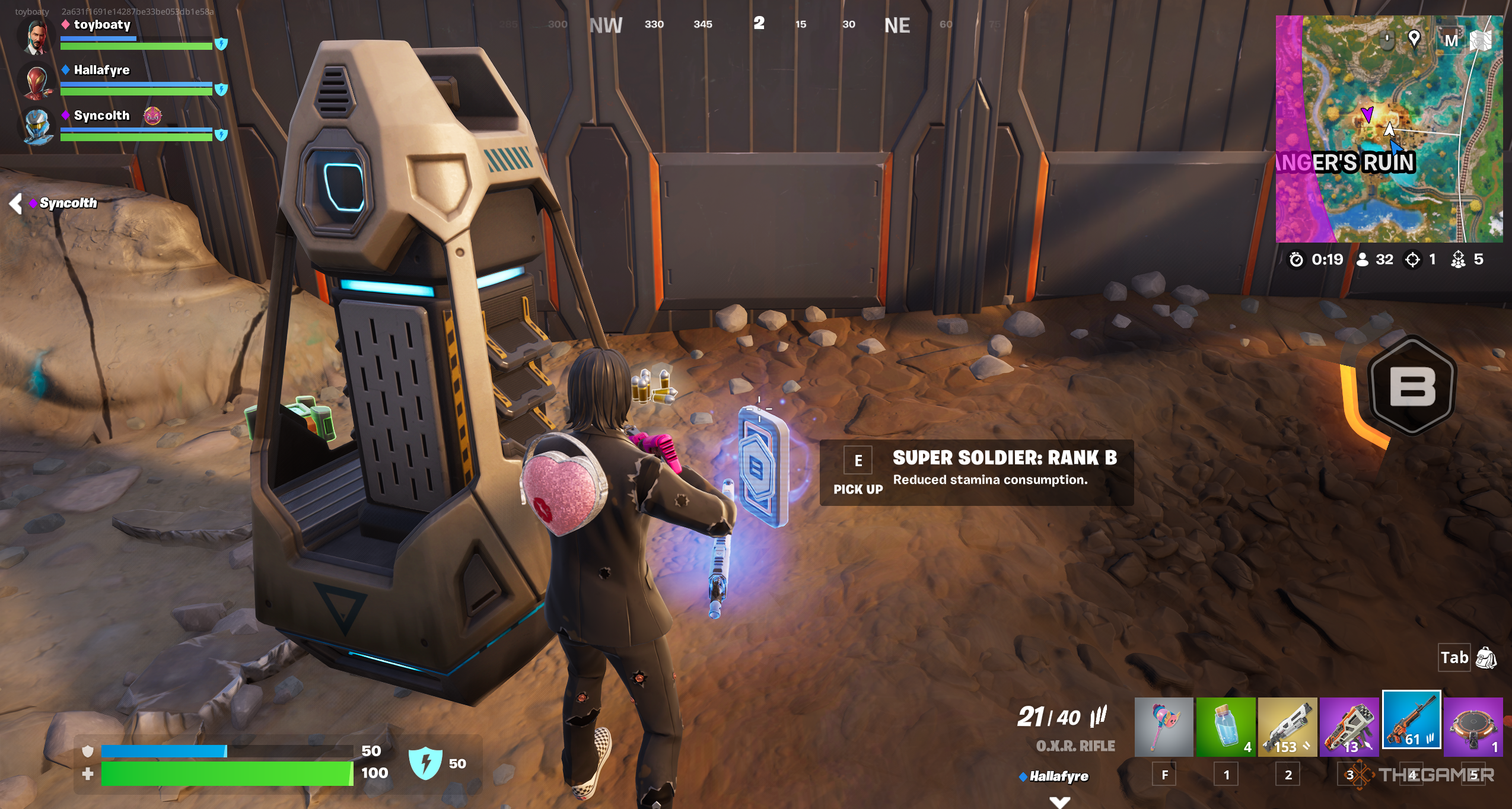Click the Syncolth off-screen teammate indicator arrow
This screenshot has width=1512, height=809.
point(16,203)
